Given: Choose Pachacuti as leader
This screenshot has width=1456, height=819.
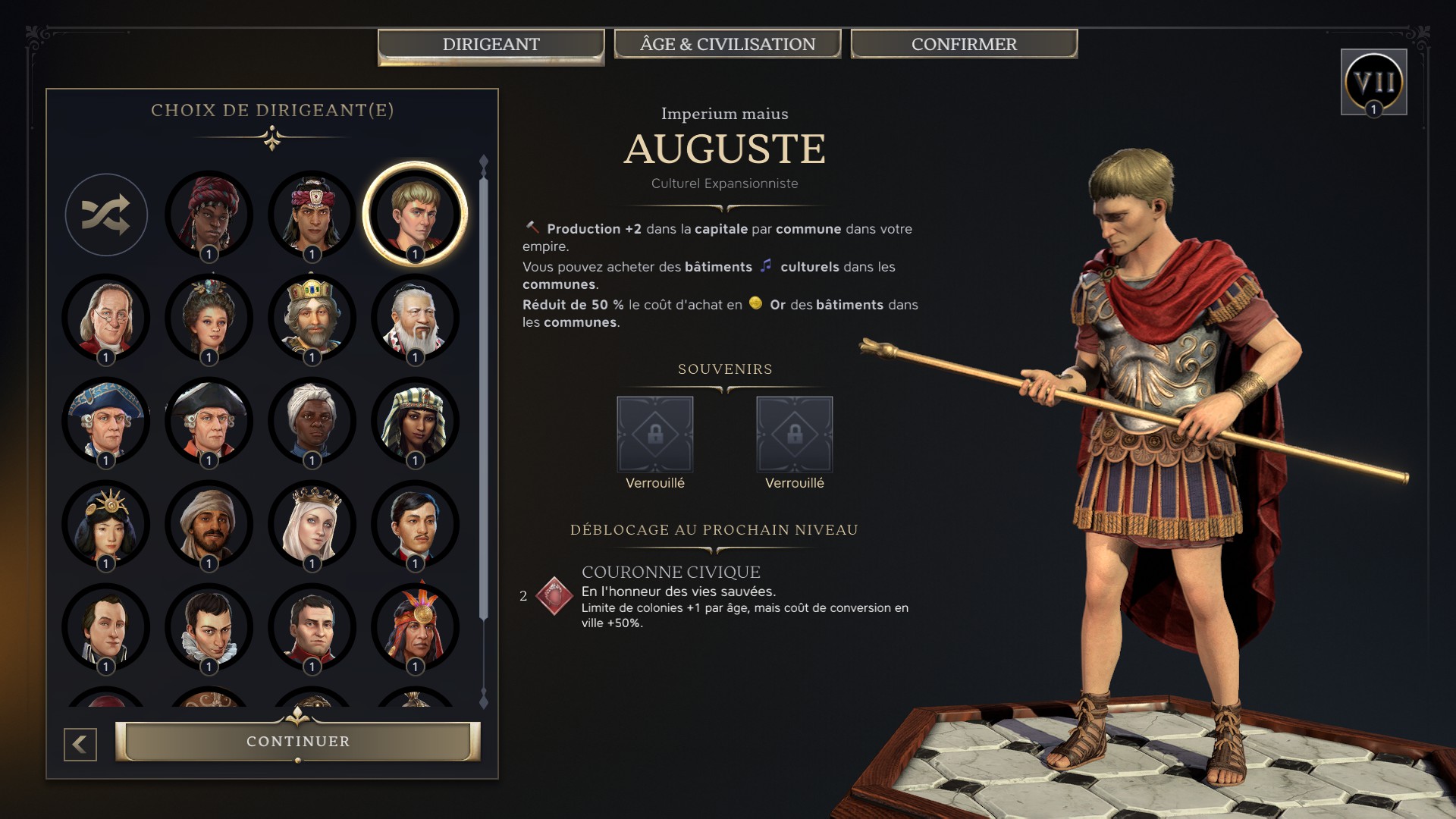Looking at the screenshot, I should tap(415, 626).
